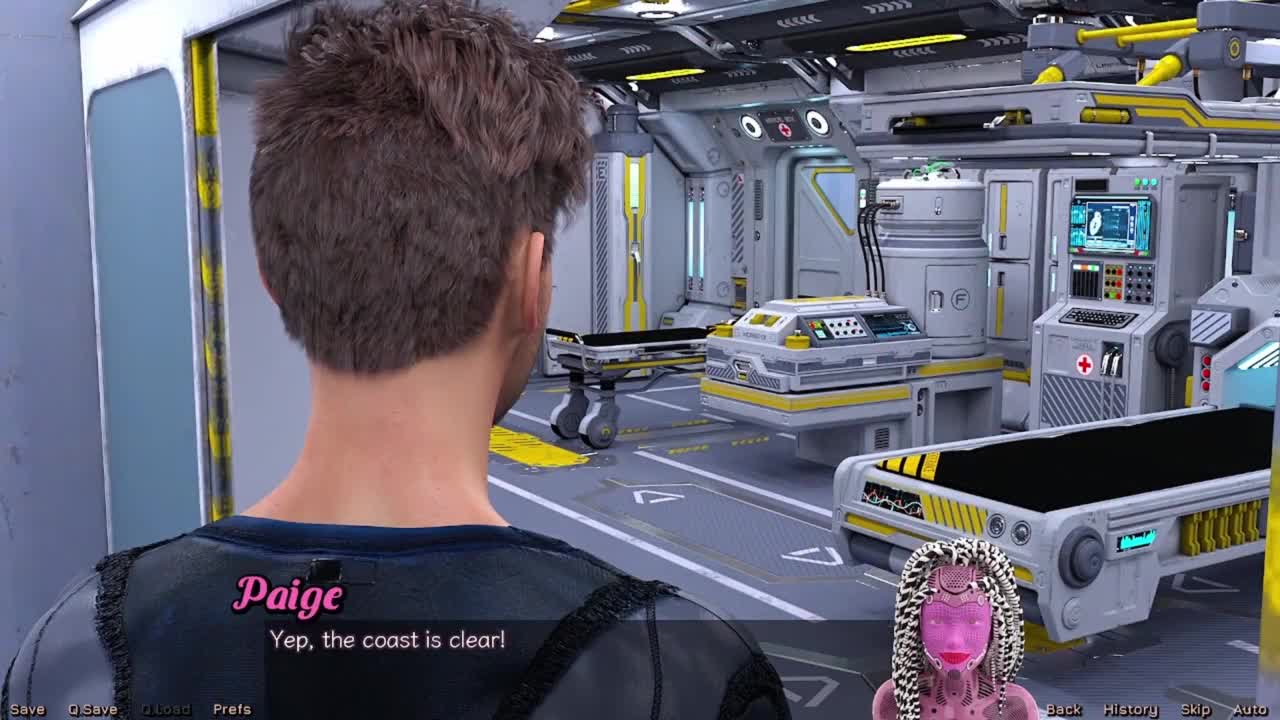The height and width of the screenshot is (720, 1280).
Task: Quick load with Q.Load
Action: pos(165,709)
